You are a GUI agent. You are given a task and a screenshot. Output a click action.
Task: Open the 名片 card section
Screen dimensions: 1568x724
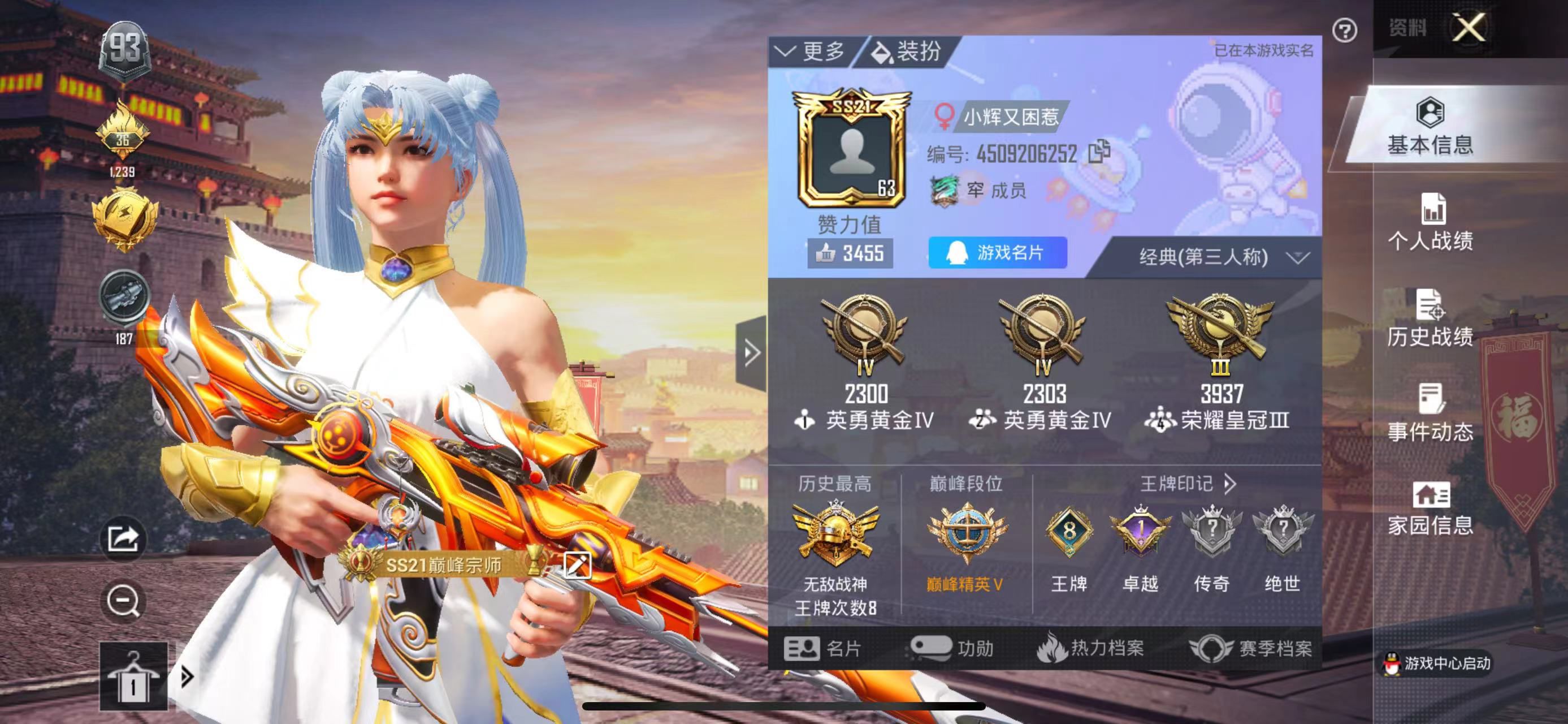click(822, 649)
